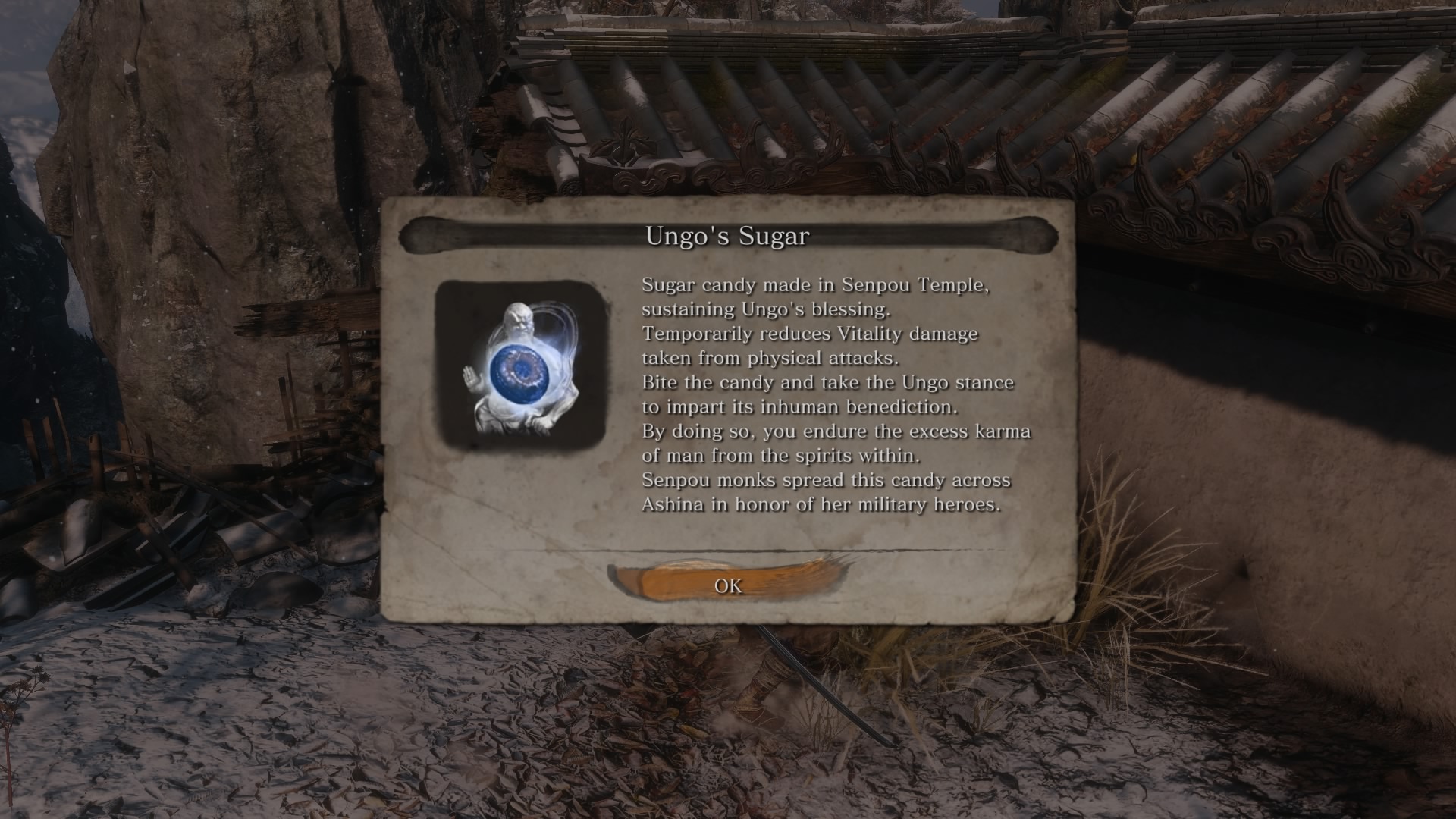Click the Ungo's Sugar item icon
The image size is (1456, 819).
coord(520,367)
